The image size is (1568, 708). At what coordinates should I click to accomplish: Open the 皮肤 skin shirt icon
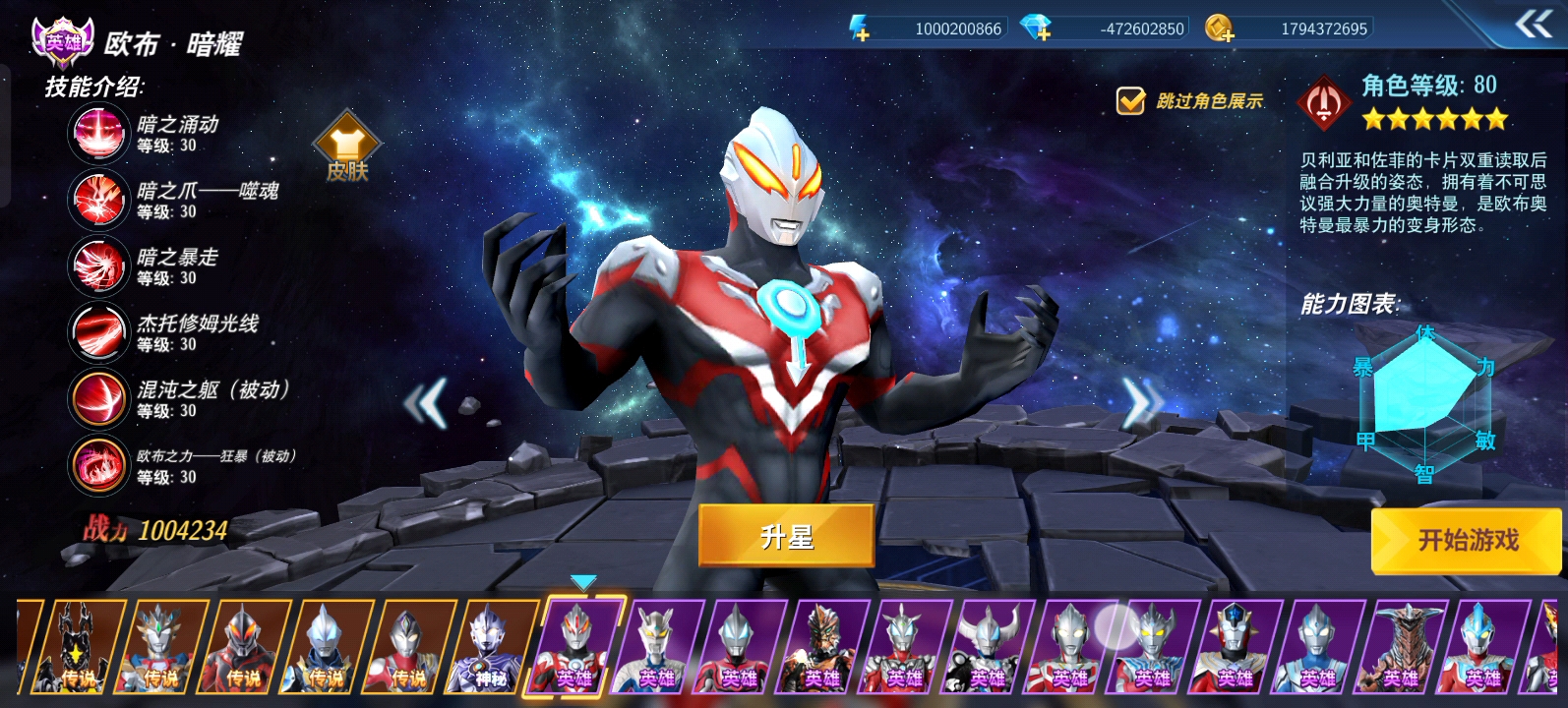point(347,147)
